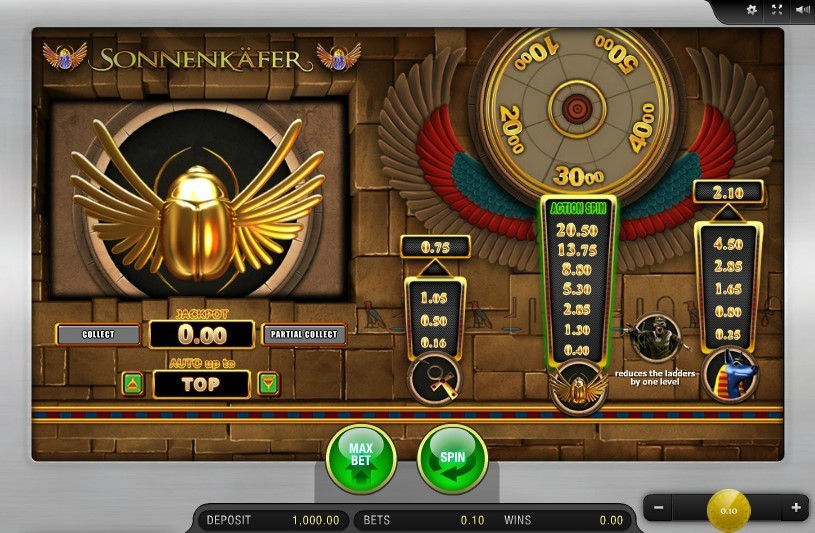
Task: Increase the bet with the plus button
Action: tap(796, 508)
